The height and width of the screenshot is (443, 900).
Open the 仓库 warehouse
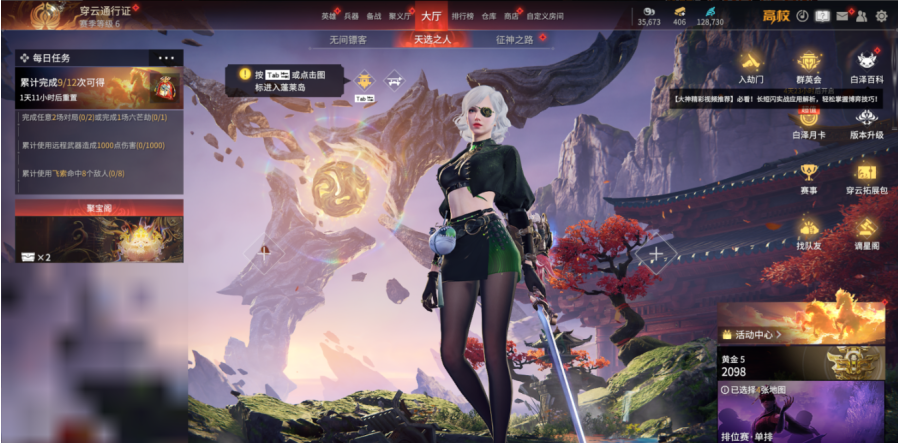point(488,17)
